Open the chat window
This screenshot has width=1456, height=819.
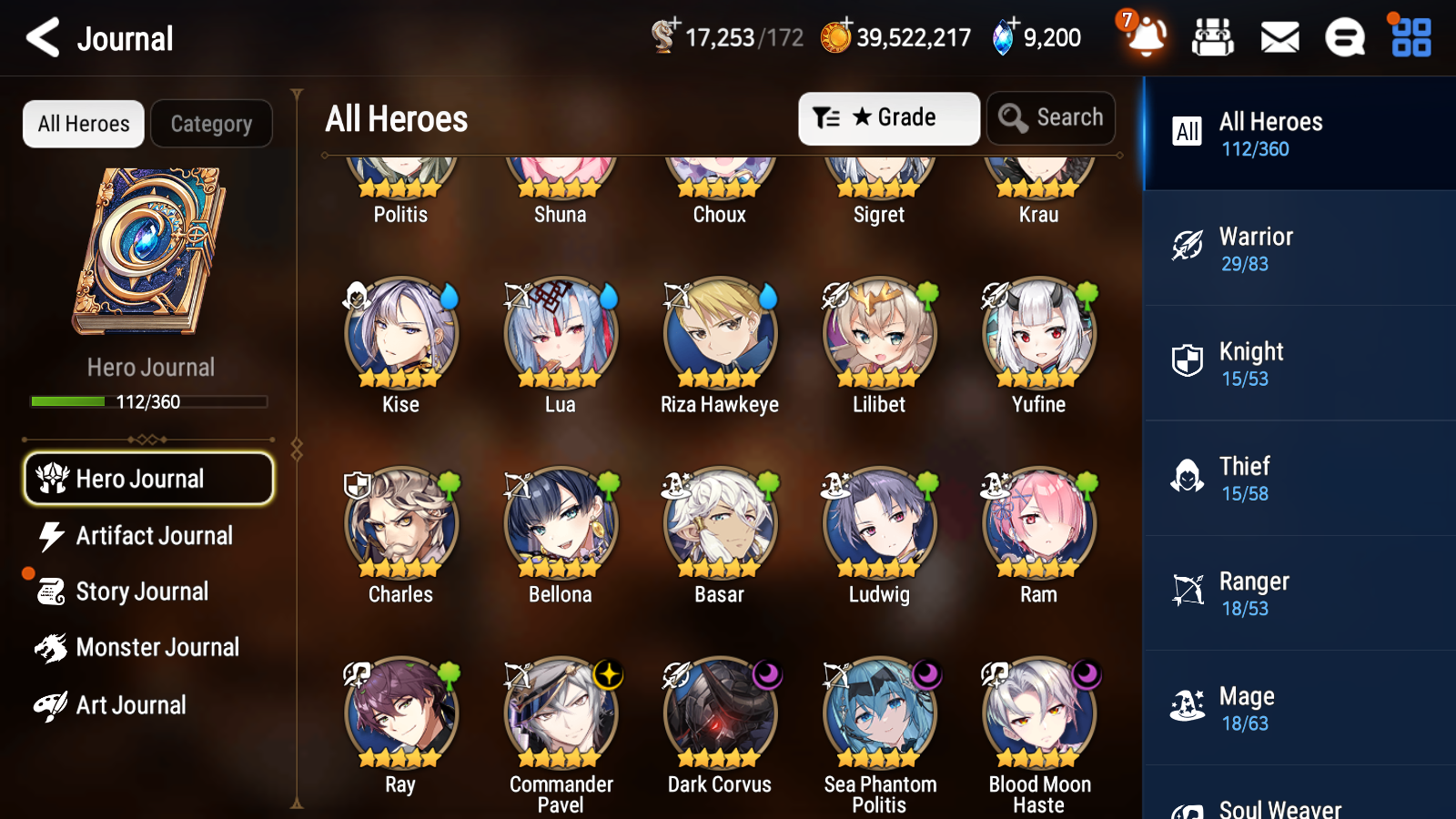(x=1344, y=38)
